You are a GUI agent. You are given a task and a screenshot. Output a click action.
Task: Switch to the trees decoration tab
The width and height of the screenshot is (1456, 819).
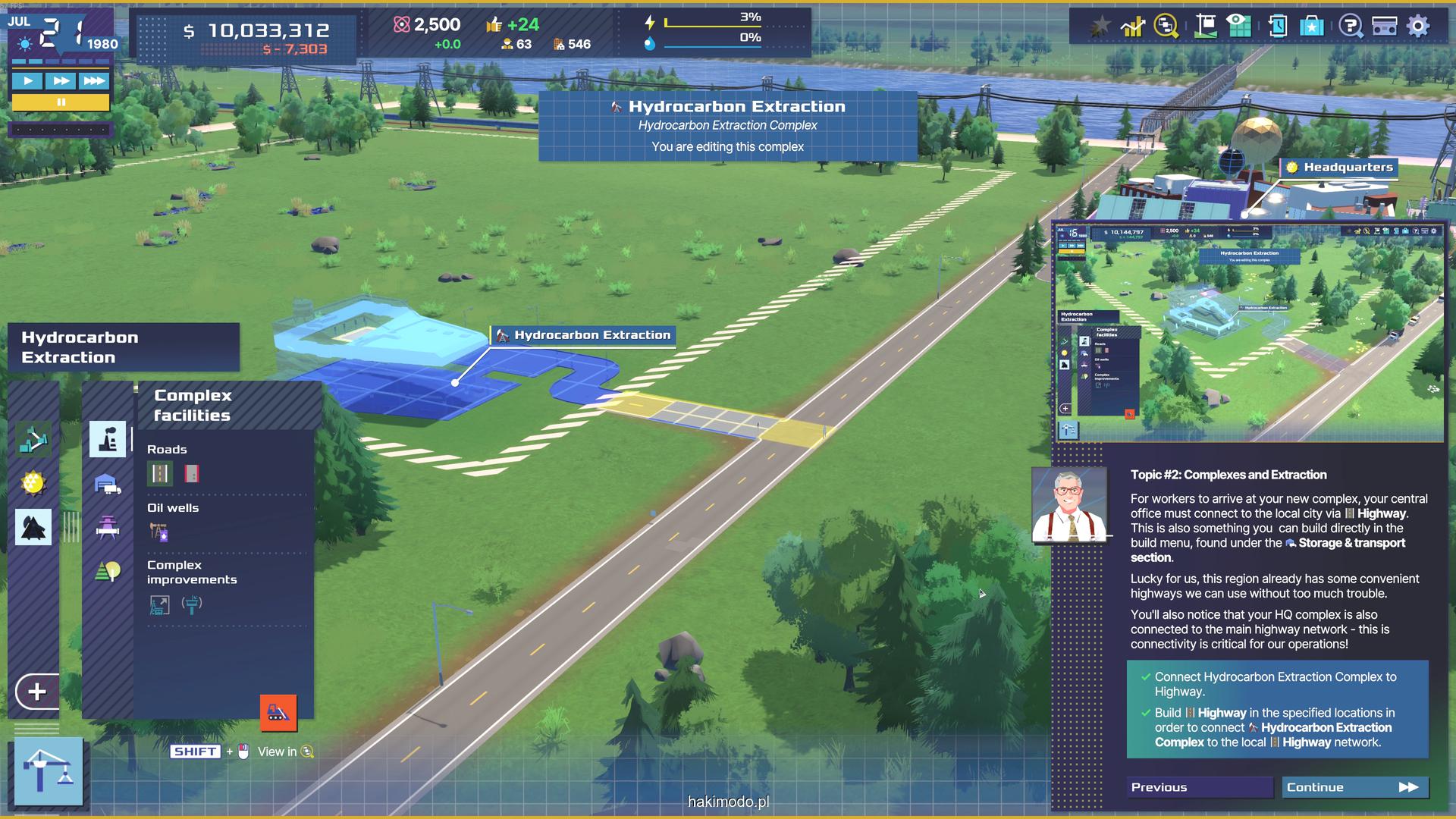(x=108, y=570)
